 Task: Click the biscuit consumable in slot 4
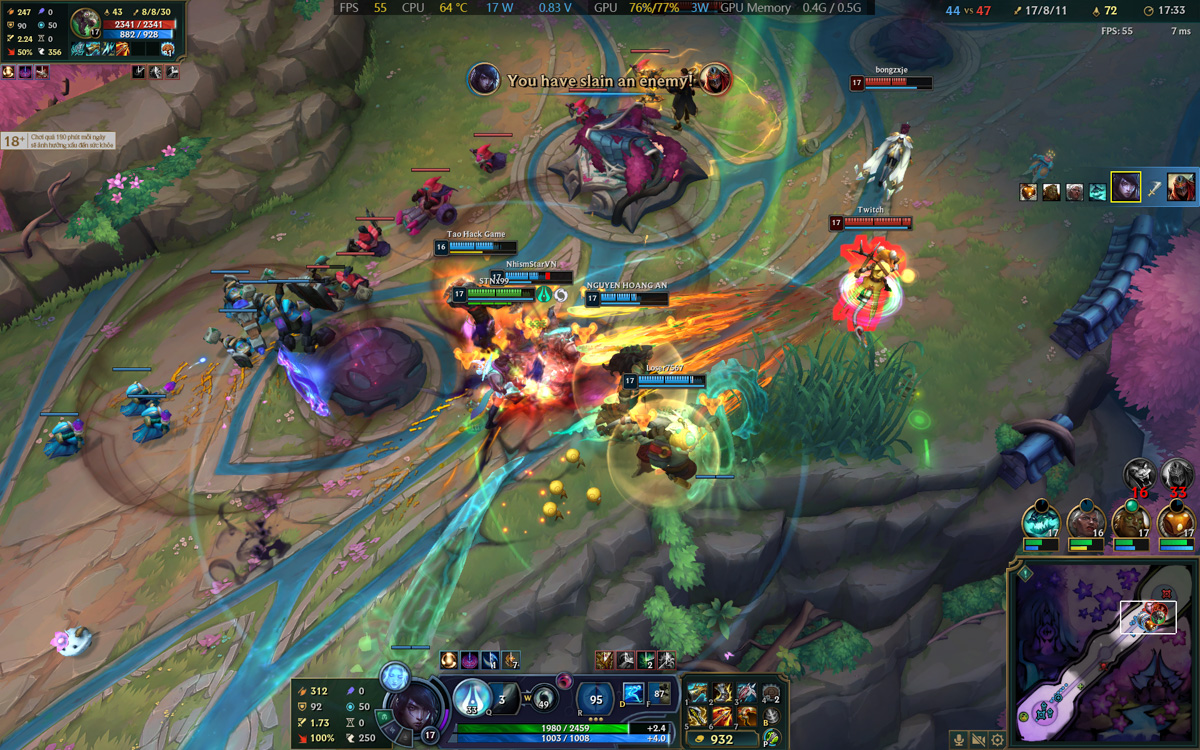[x=770, y=693]
